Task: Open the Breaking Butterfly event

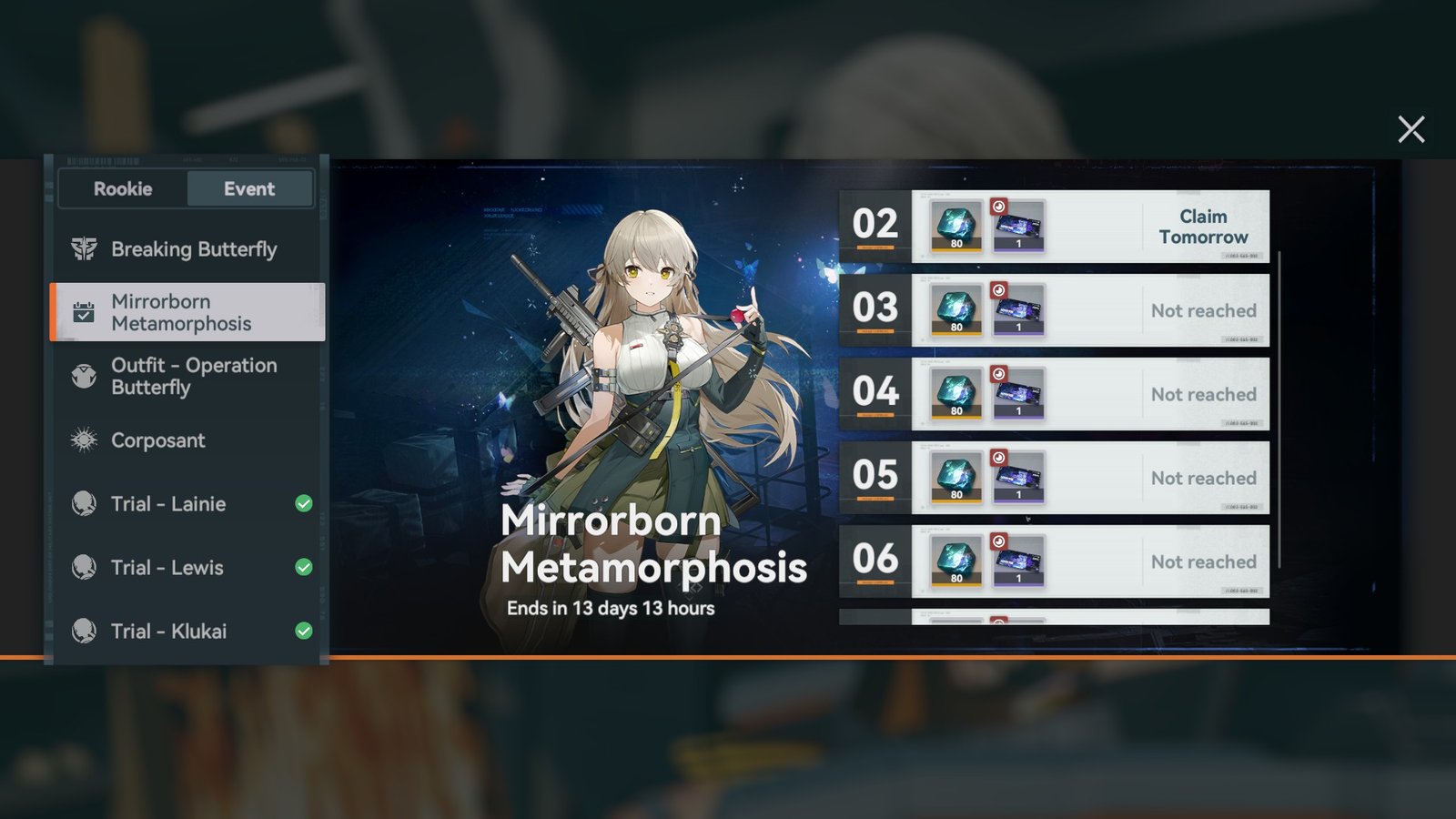Action: pyautogui.click(x=193, y=249)
